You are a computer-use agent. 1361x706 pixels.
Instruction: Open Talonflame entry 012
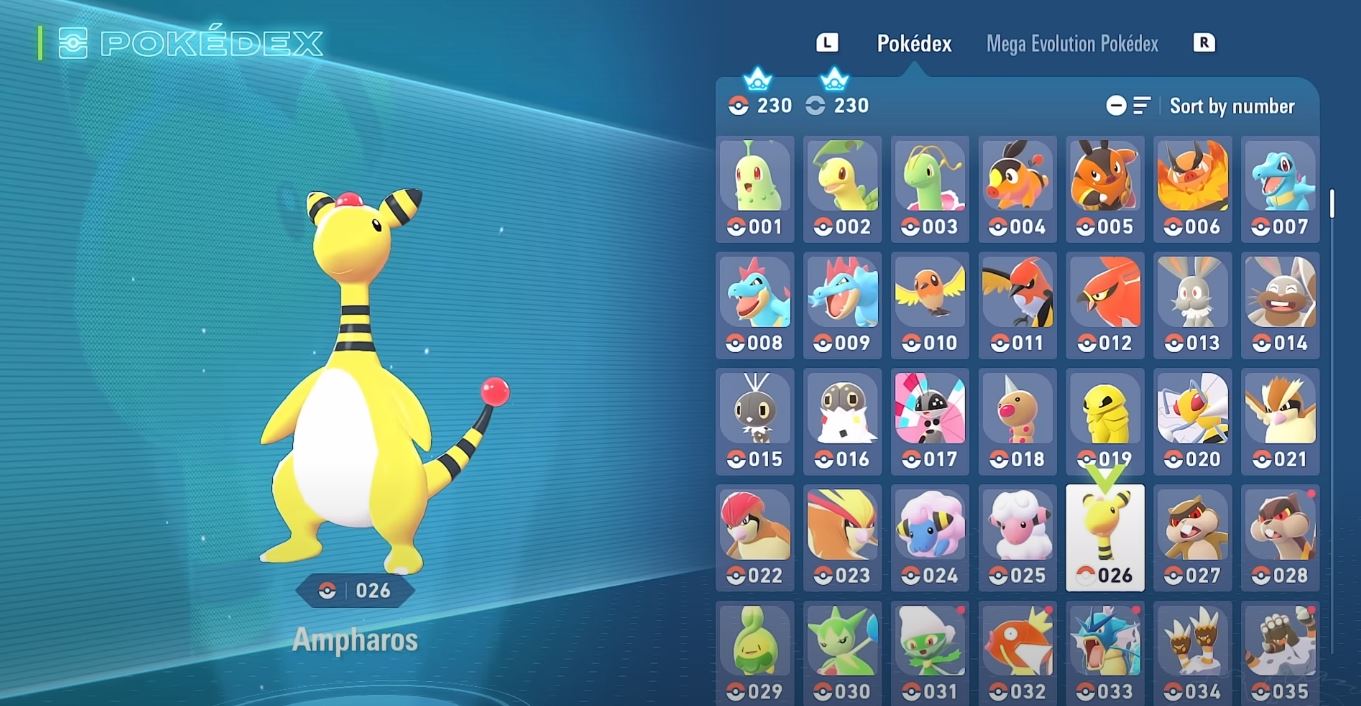tap(1105, 305)
